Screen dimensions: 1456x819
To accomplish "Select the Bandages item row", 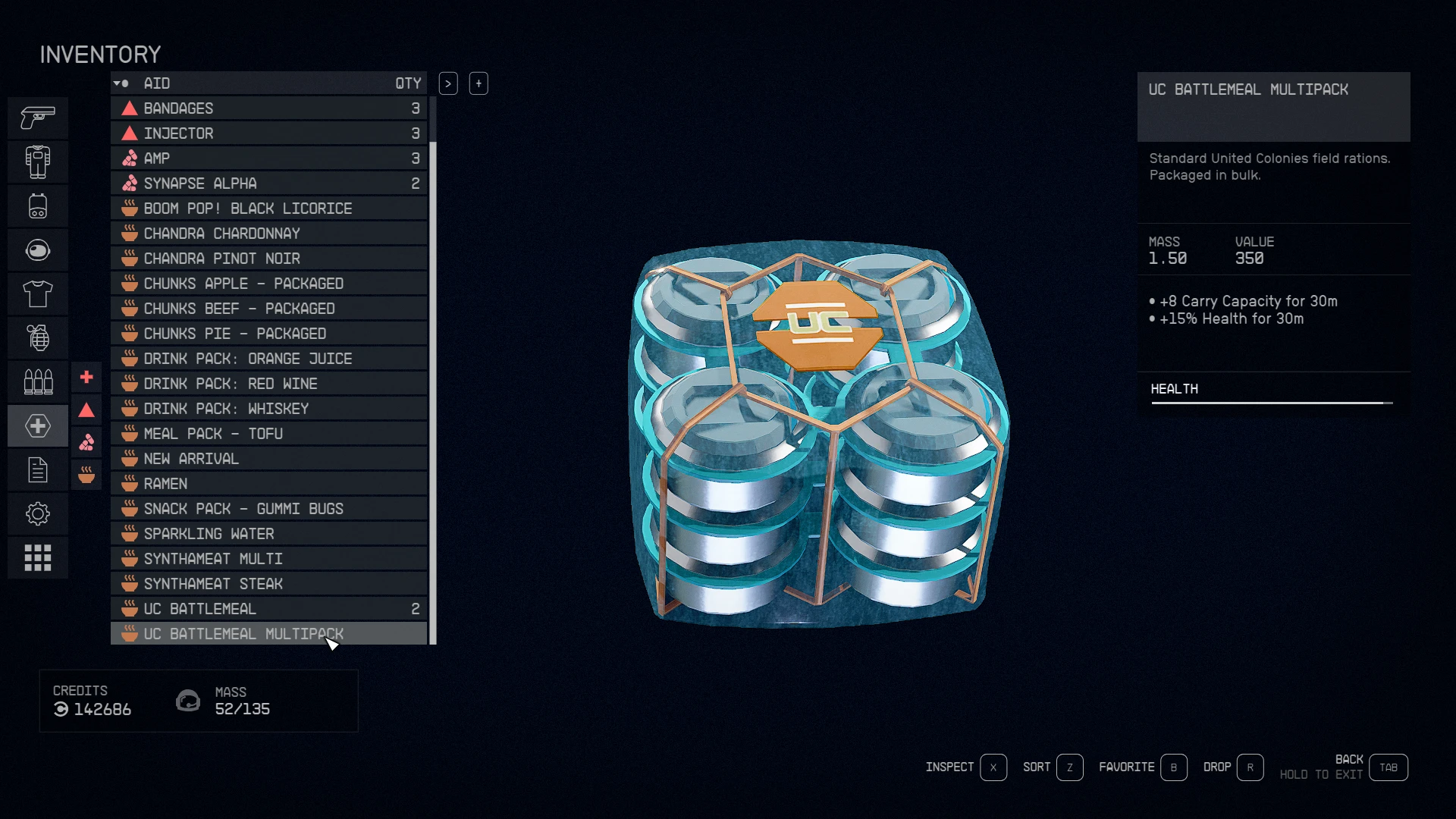I will coord(269,108).
